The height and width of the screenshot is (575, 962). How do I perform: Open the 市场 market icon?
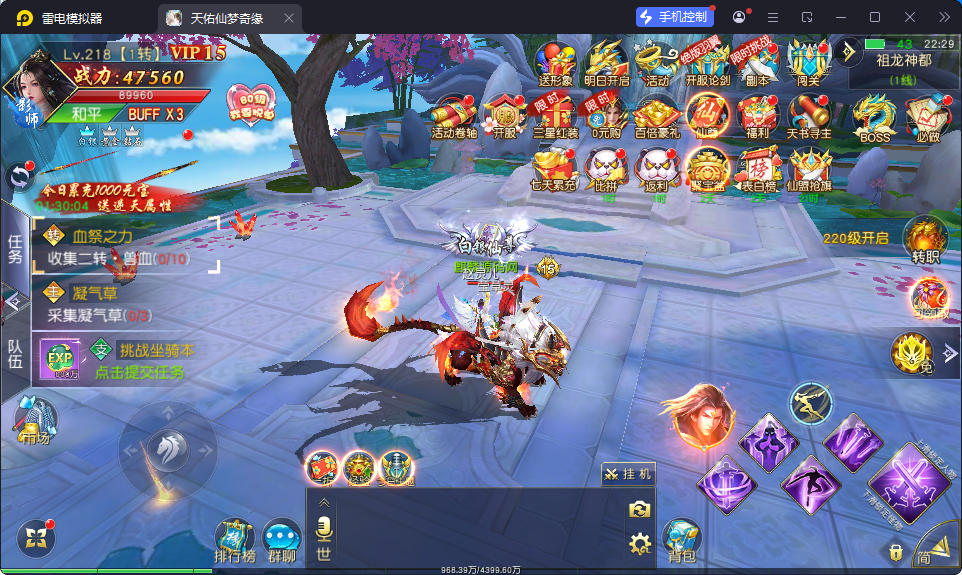pyautogui.click(x=34, y=420)
